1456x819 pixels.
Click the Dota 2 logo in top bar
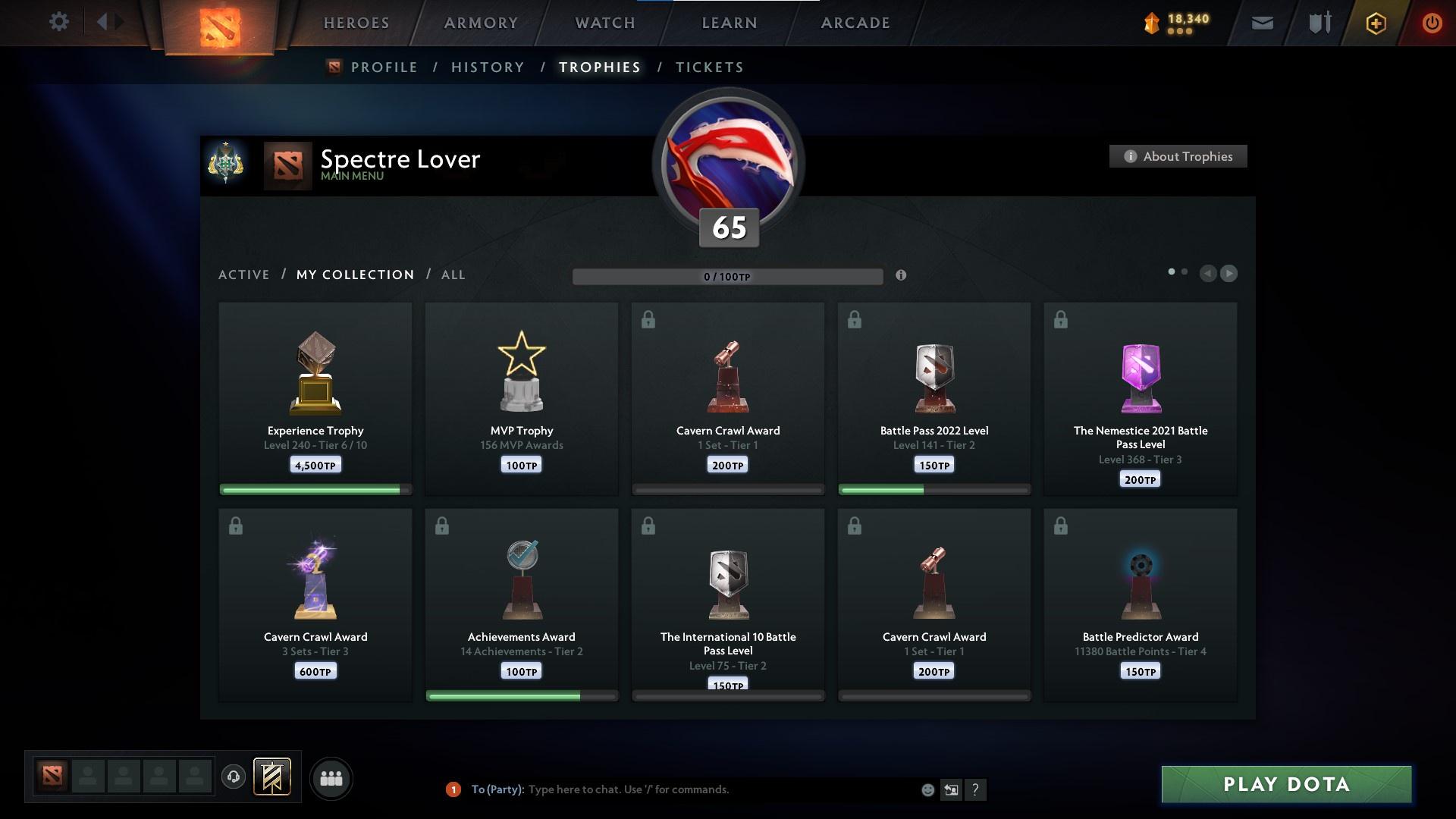[221, 29]
